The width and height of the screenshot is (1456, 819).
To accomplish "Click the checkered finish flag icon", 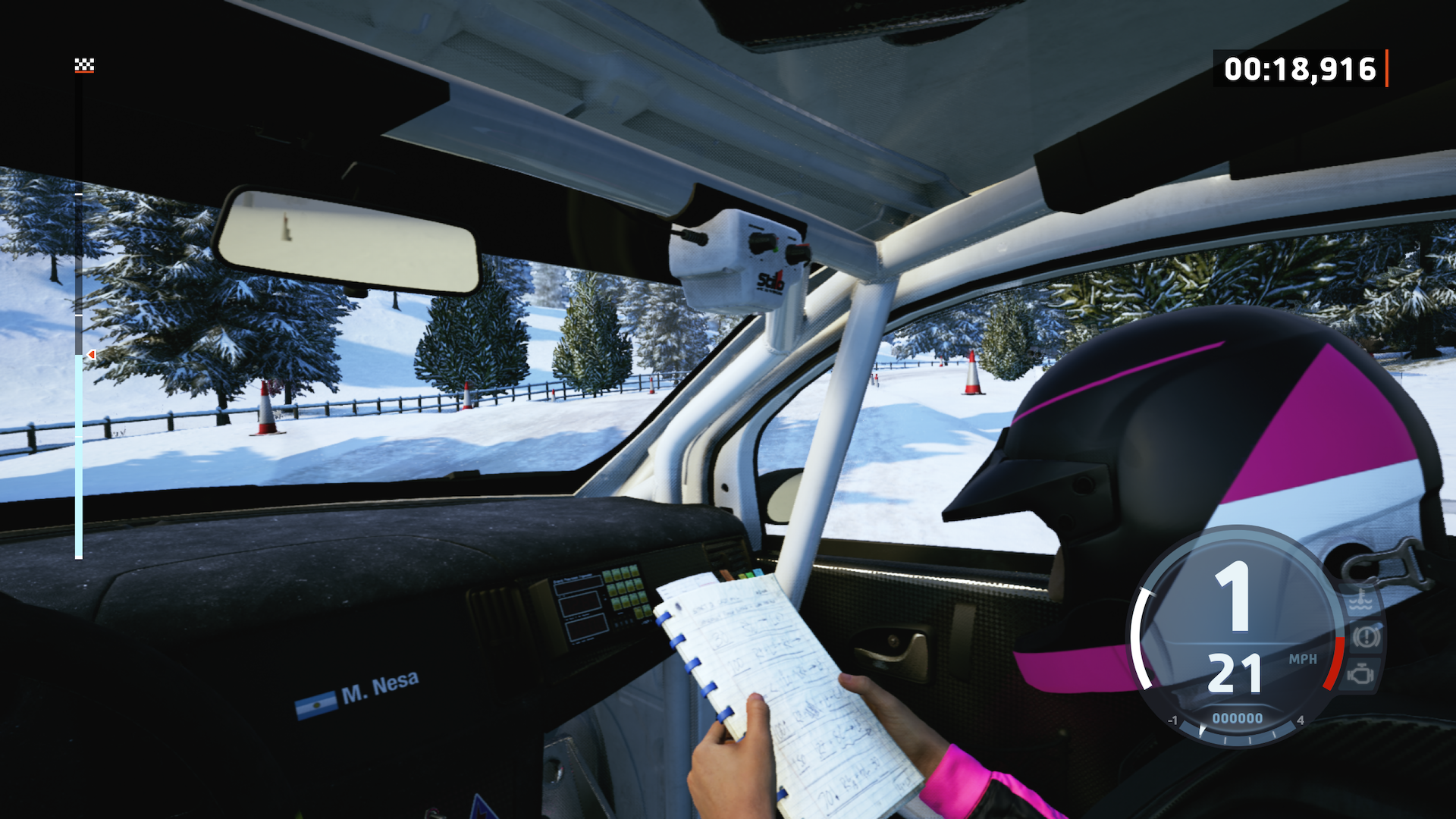I will point(84,65).
